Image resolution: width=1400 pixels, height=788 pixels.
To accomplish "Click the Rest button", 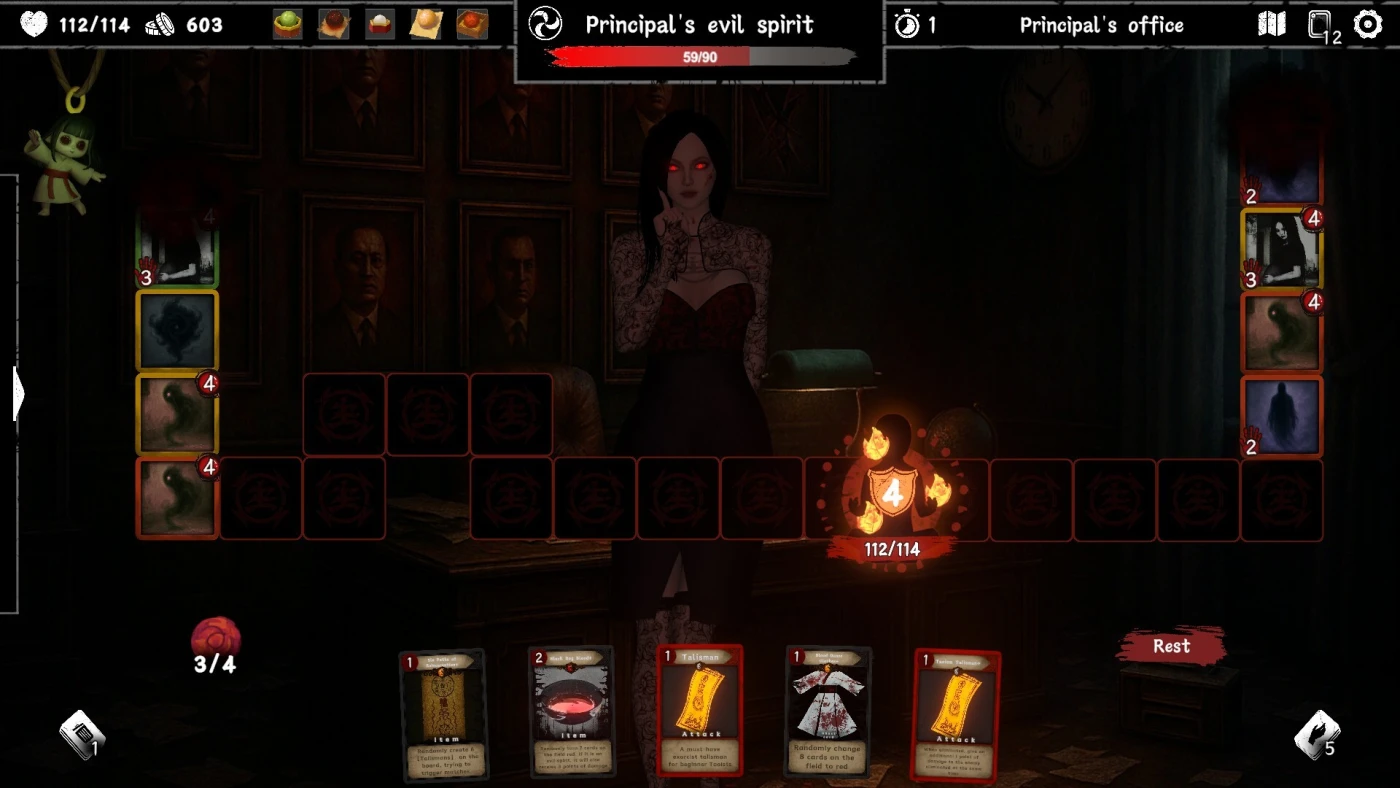I will pyautogui.click(x=1171, y=647).
